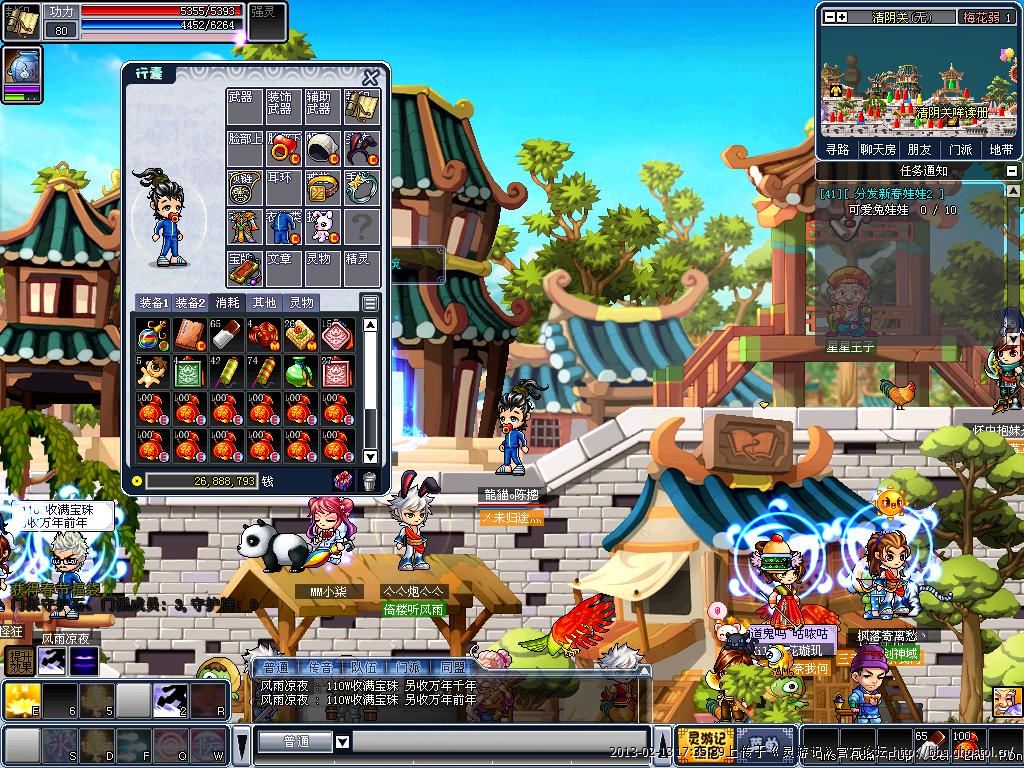Click the equipped blue tracksuit slot

pos(283,227)
